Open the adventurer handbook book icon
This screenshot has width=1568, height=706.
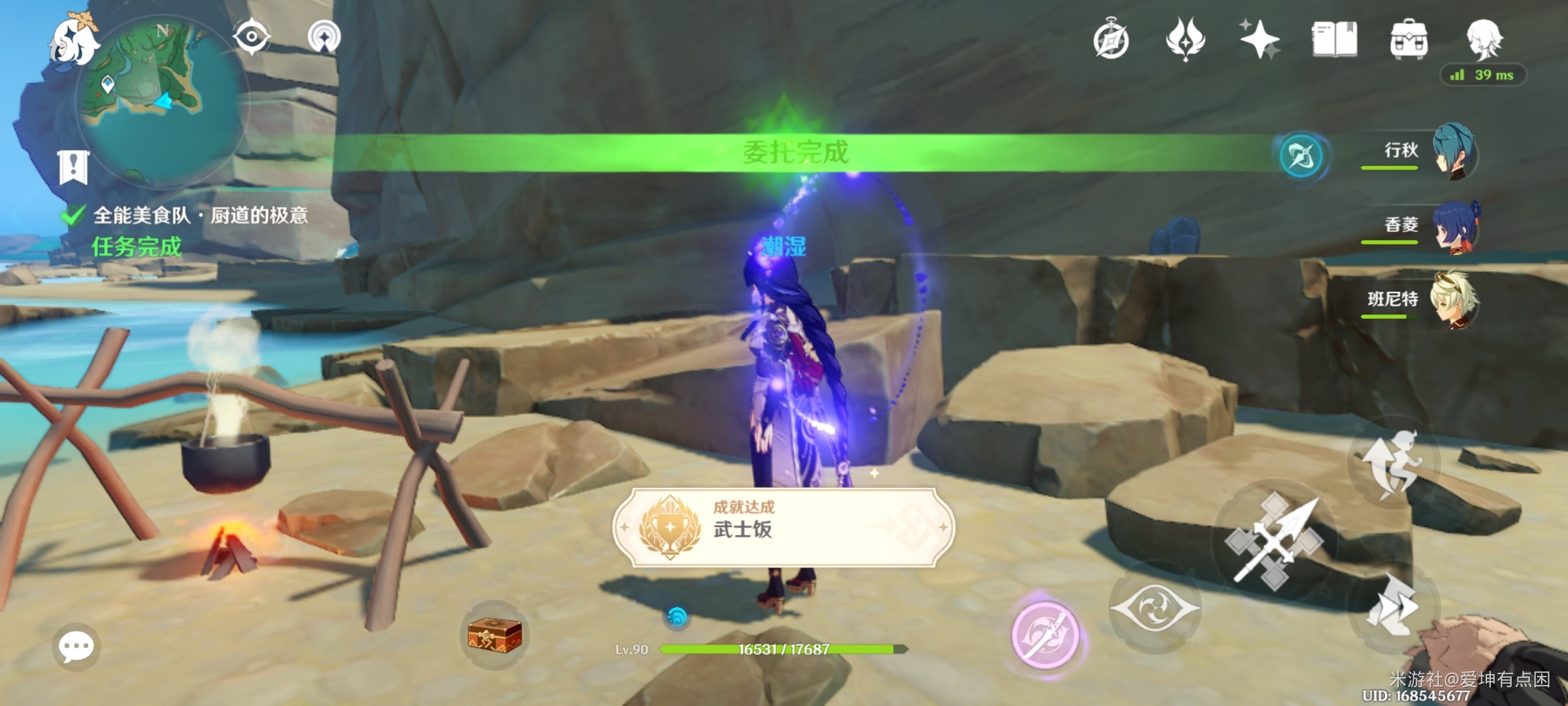1334,39
